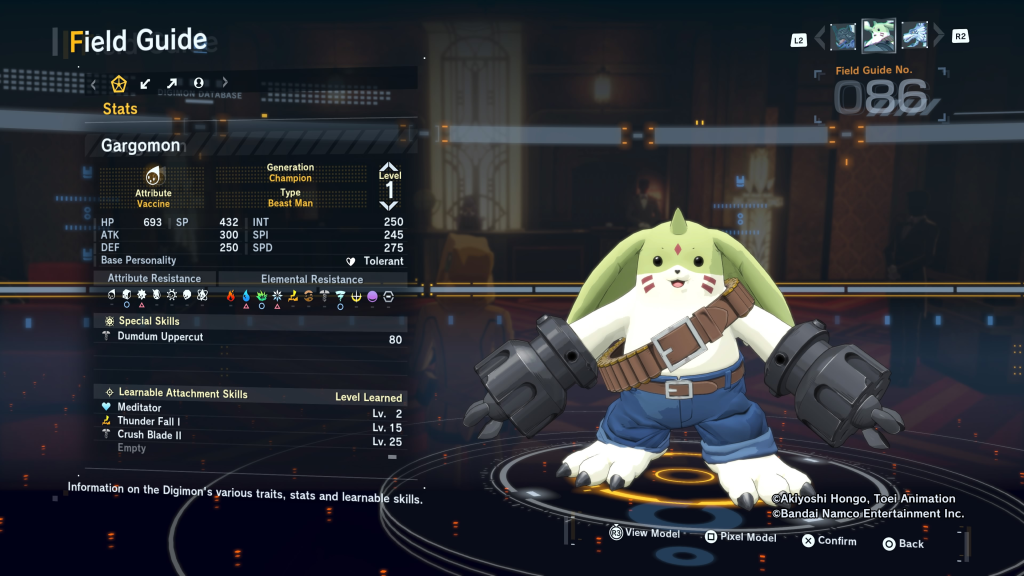Choose the Thunder Fall I skill row
This screenshot has width=1024, height=576.
click(149, 422)
